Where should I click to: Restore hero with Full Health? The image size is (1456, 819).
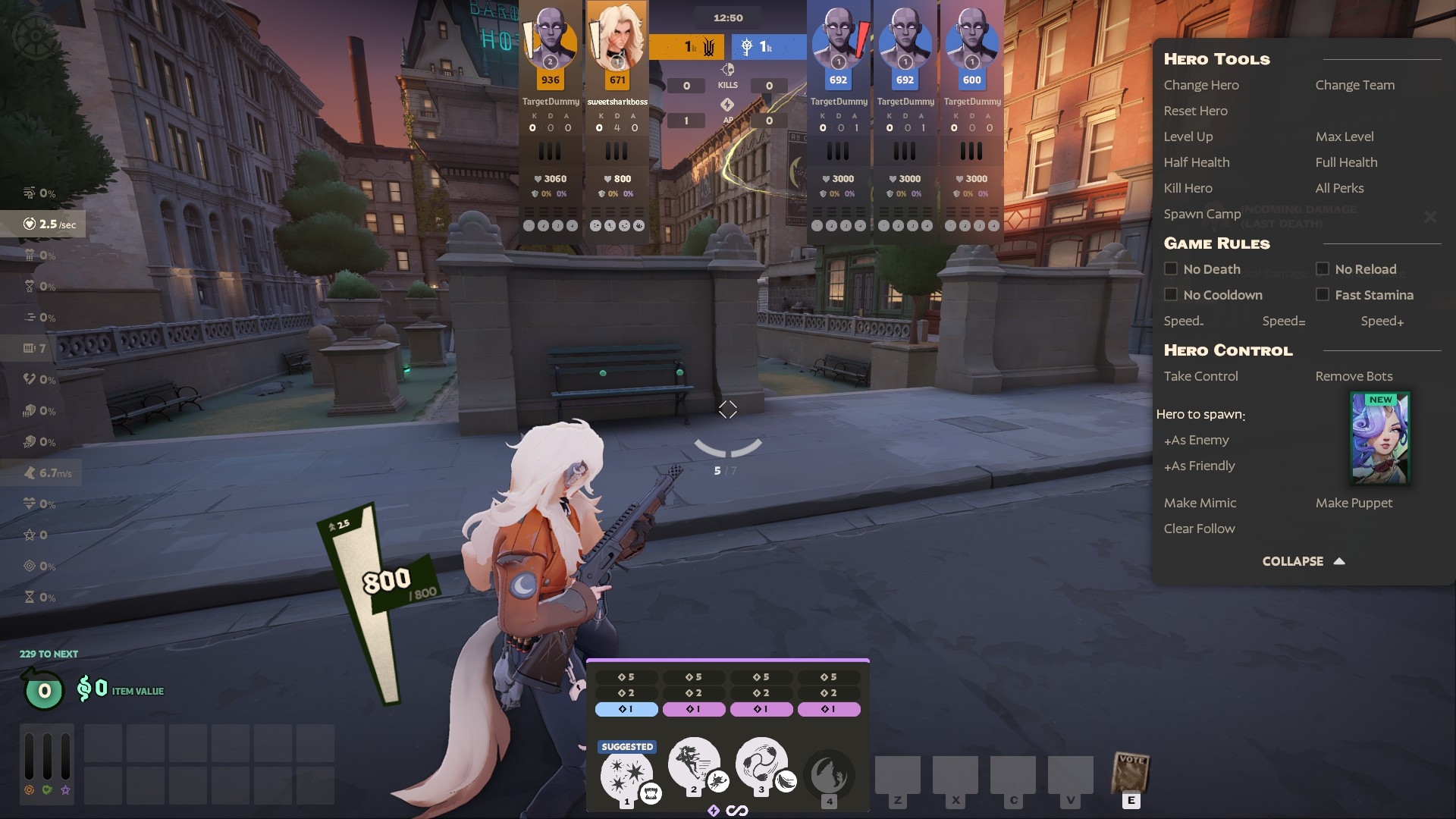[1346, 162]
